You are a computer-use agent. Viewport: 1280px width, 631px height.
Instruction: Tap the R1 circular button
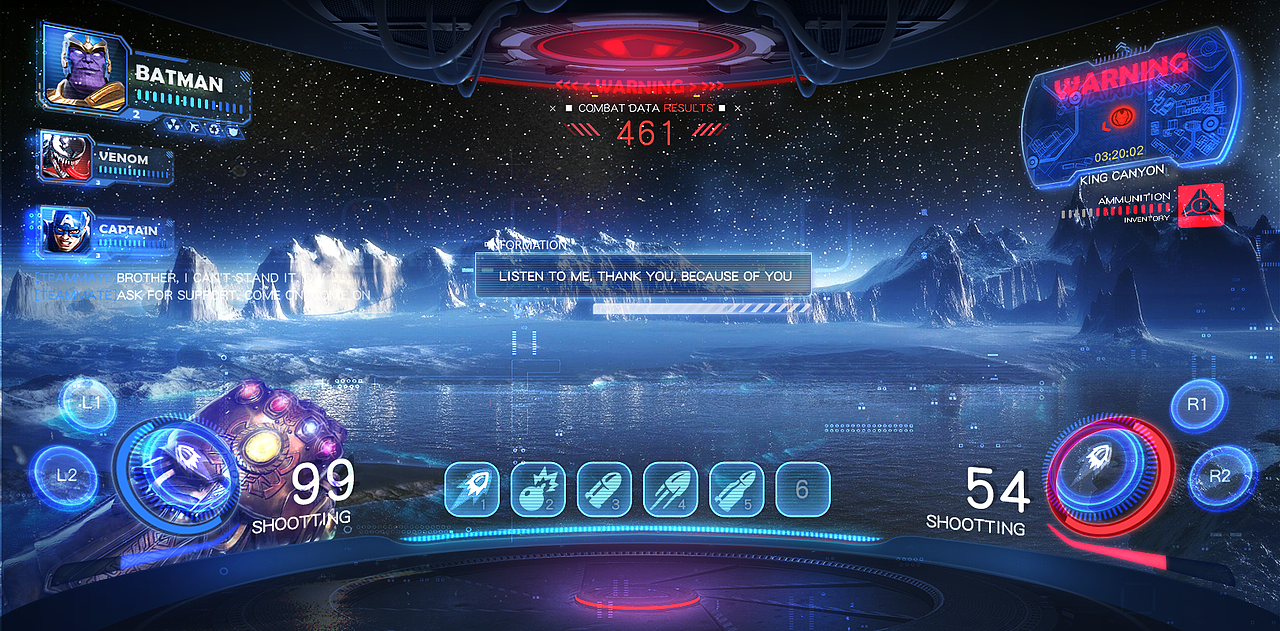[x=1198, y=405]
